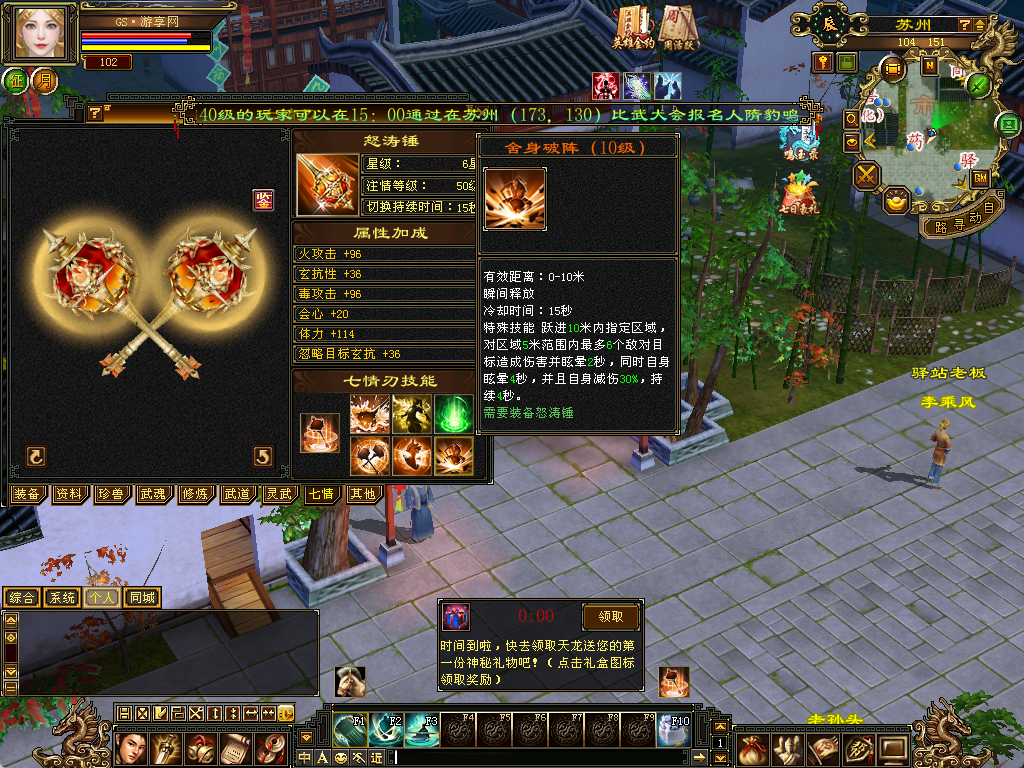Screen dimensions: 1024x768
Task: Open the 武魂 tab
Action: pos(153,494)
